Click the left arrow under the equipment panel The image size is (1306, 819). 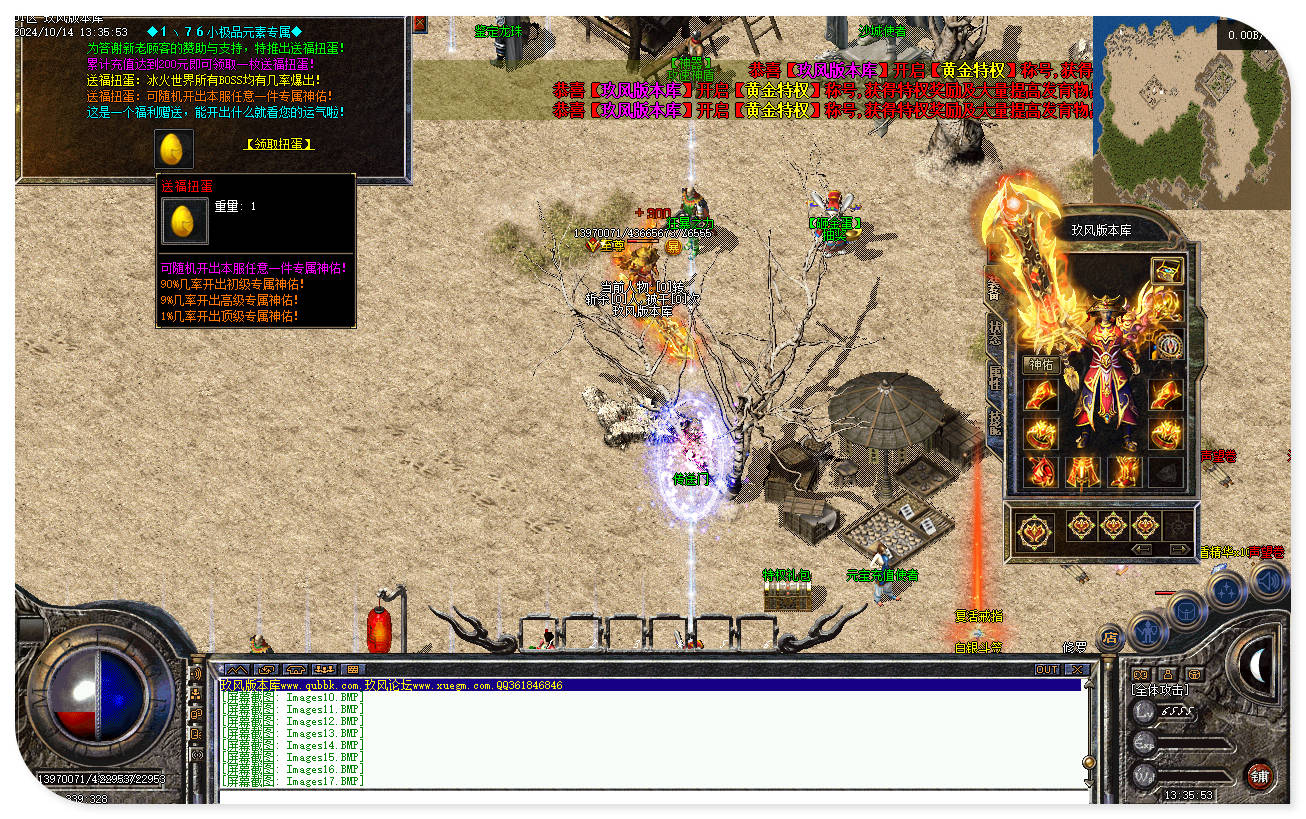tap(1142, 549)
